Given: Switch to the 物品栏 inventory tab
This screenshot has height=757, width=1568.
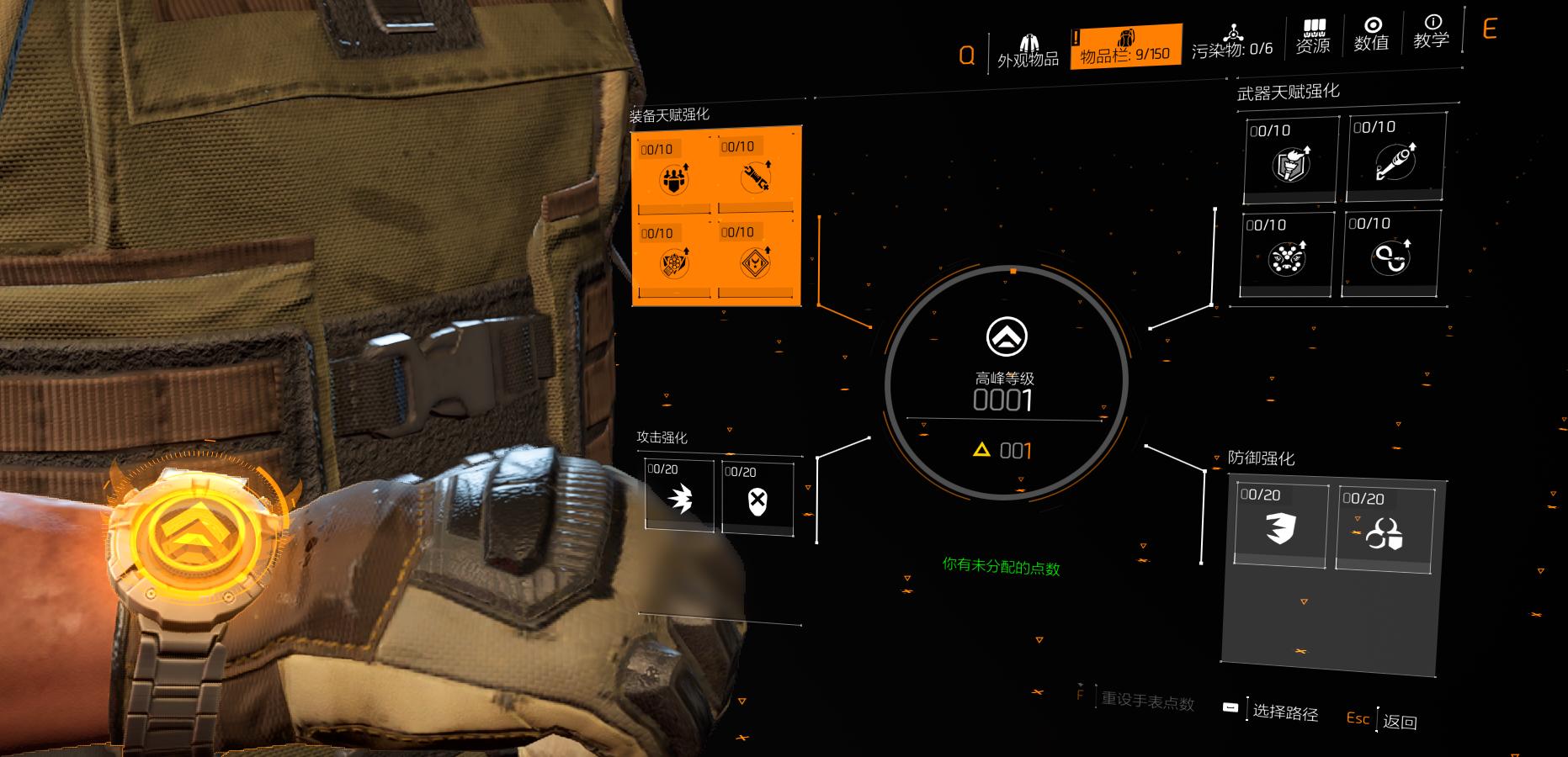Looking at the screenshot, I should [1124, 47].
